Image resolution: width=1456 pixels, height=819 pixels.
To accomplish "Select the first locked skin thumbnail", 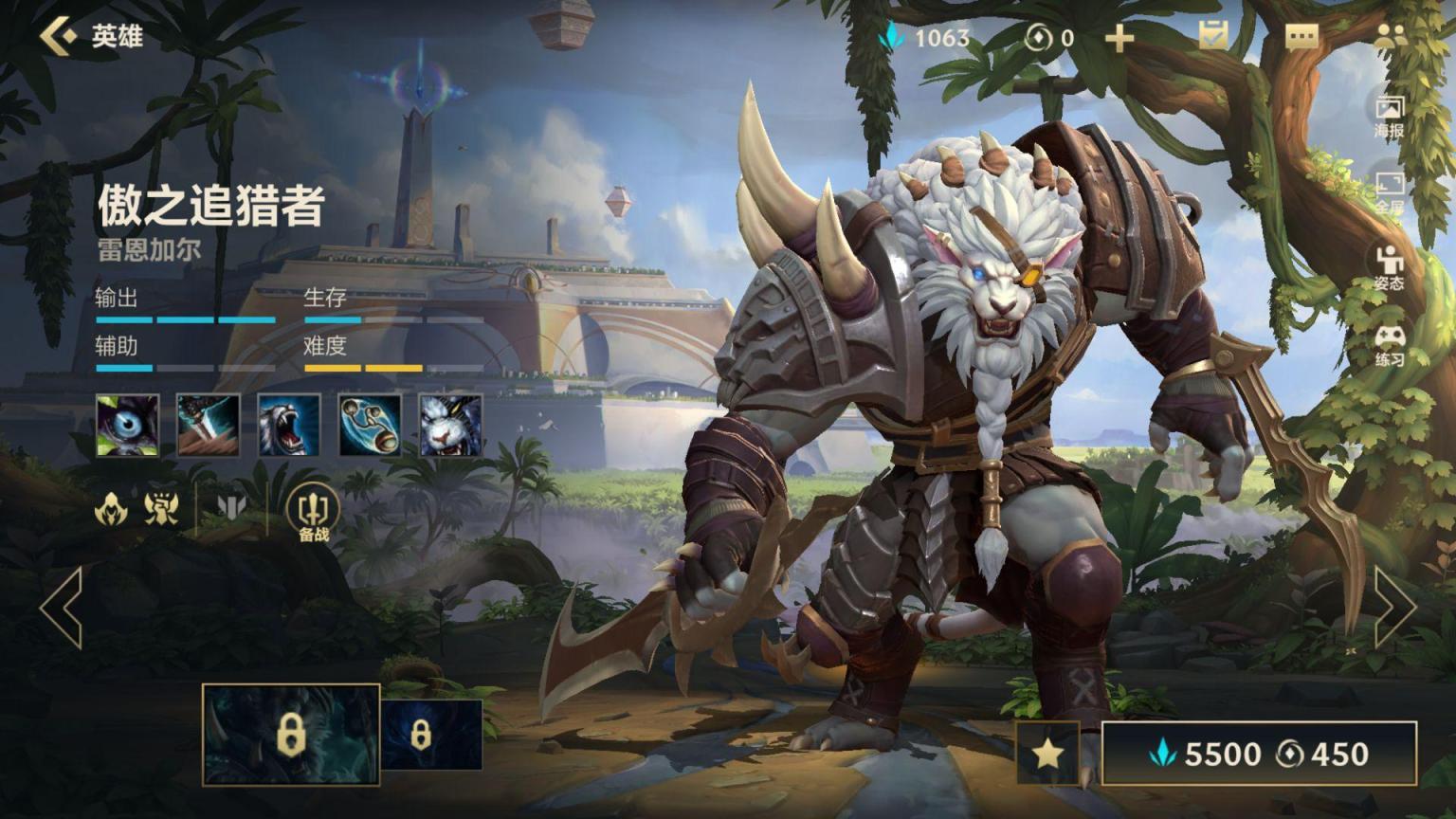I will (x=291, y=736).
